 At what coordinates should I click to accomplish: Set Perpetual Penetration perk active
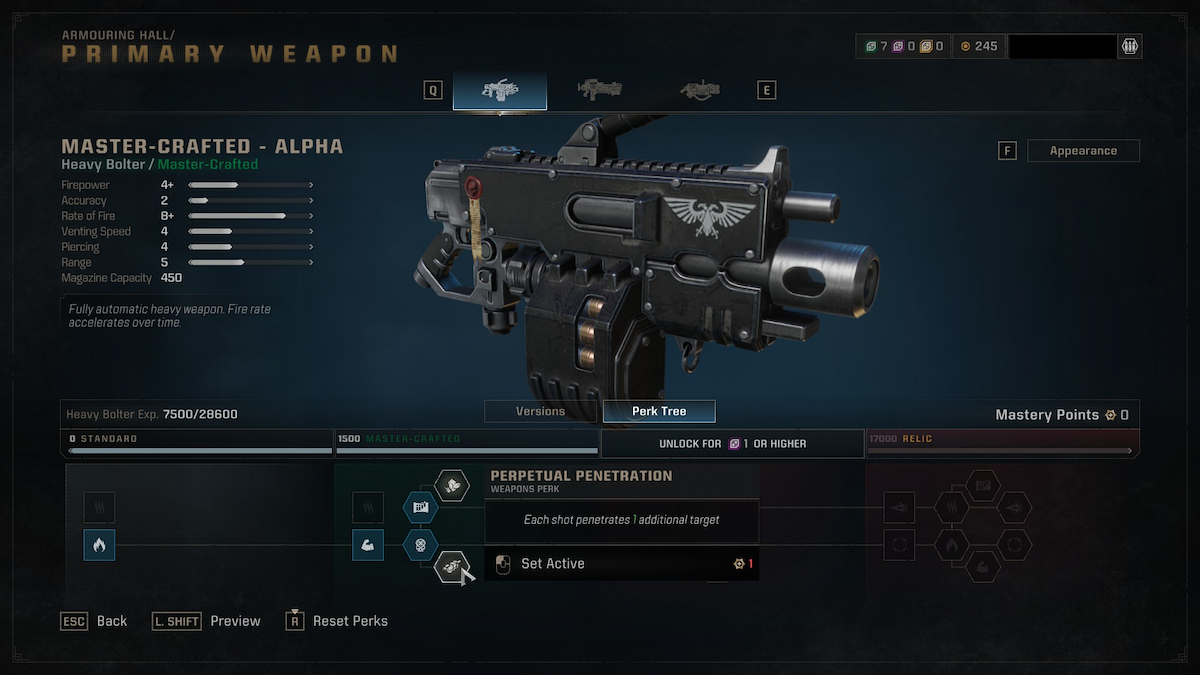[552, 564]
